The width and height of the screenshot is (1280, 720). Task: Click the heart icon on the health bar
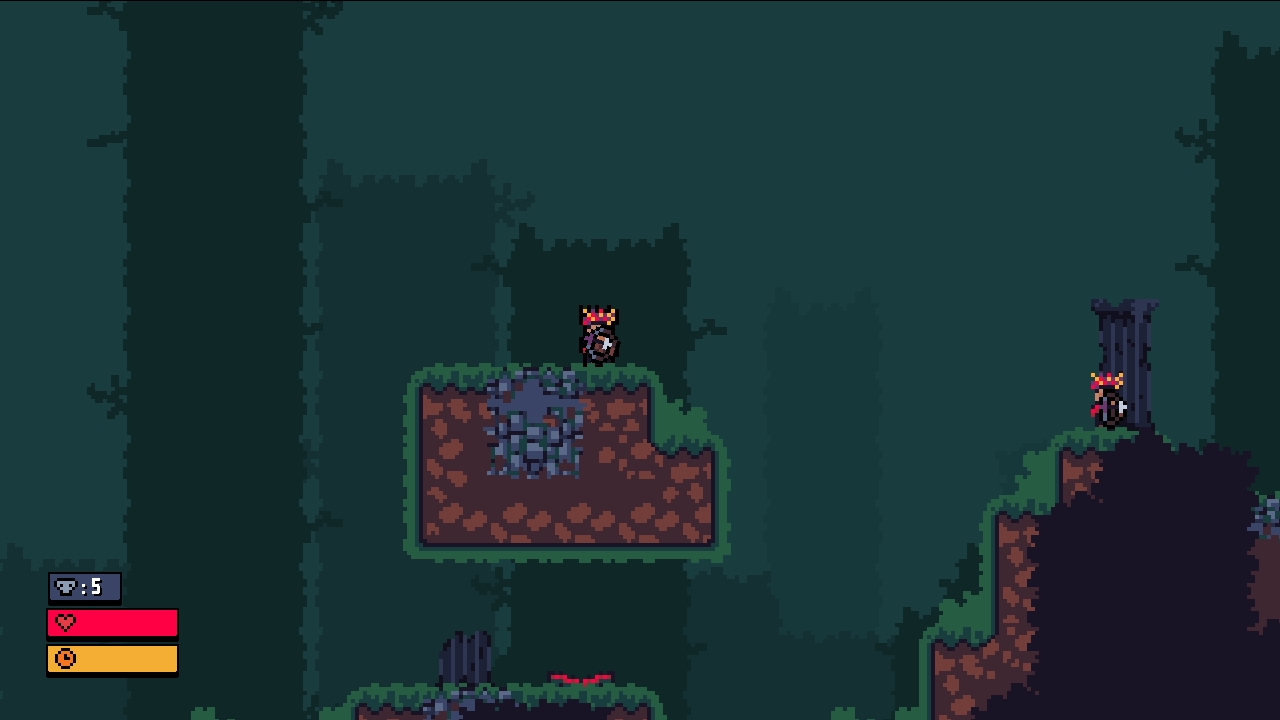coord(63,623)
